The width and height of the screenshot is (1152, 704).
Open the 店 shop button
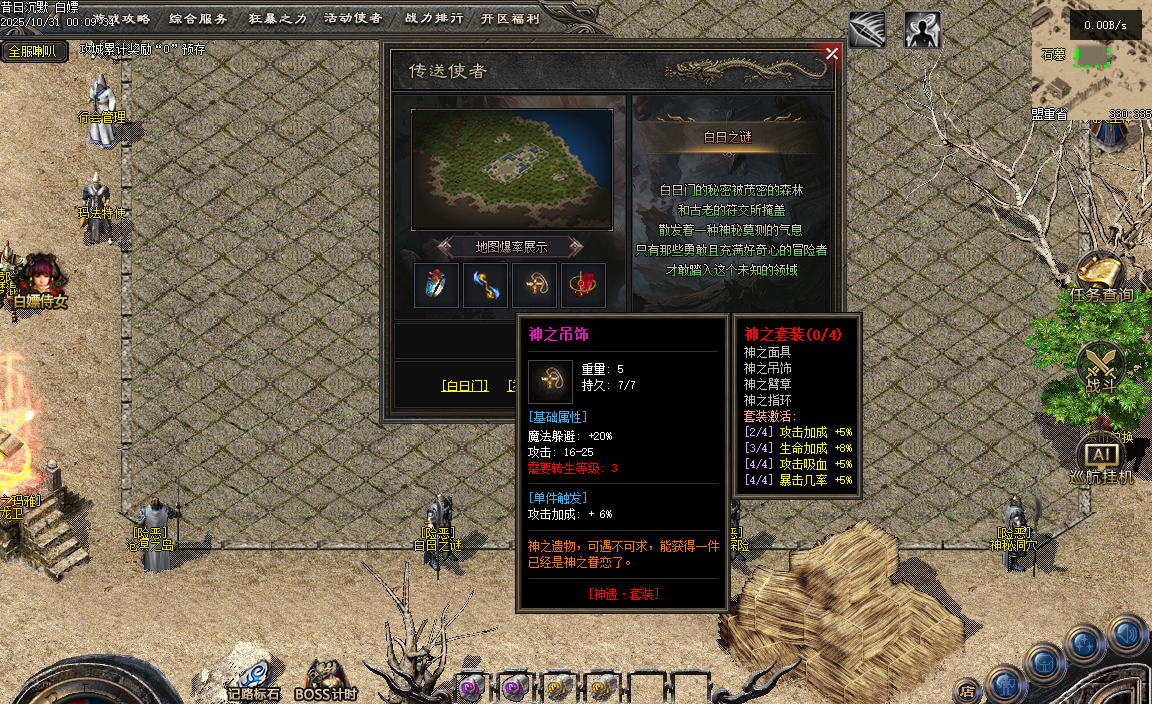point(967,690)
